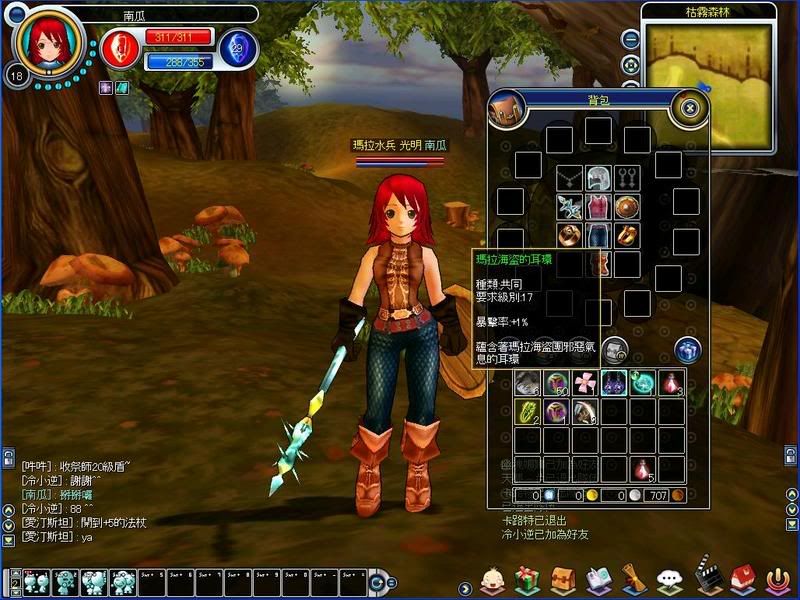Image resolution: width=800 pixels, height=600 pixels.
Task: Select the equipped round shield slot
Action: 627,207
